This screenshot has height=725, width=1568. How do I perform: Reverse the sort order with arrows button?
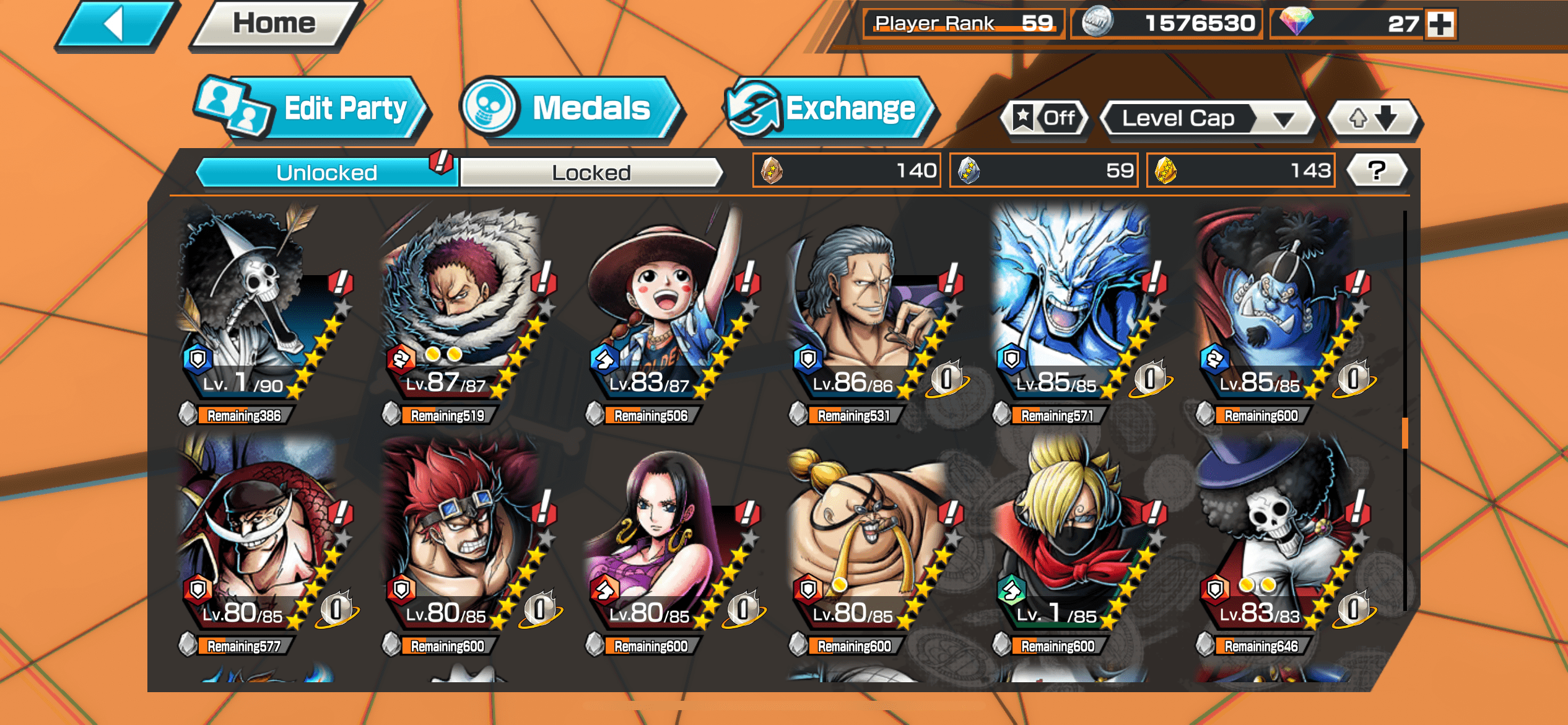(x=1374, y=118)
